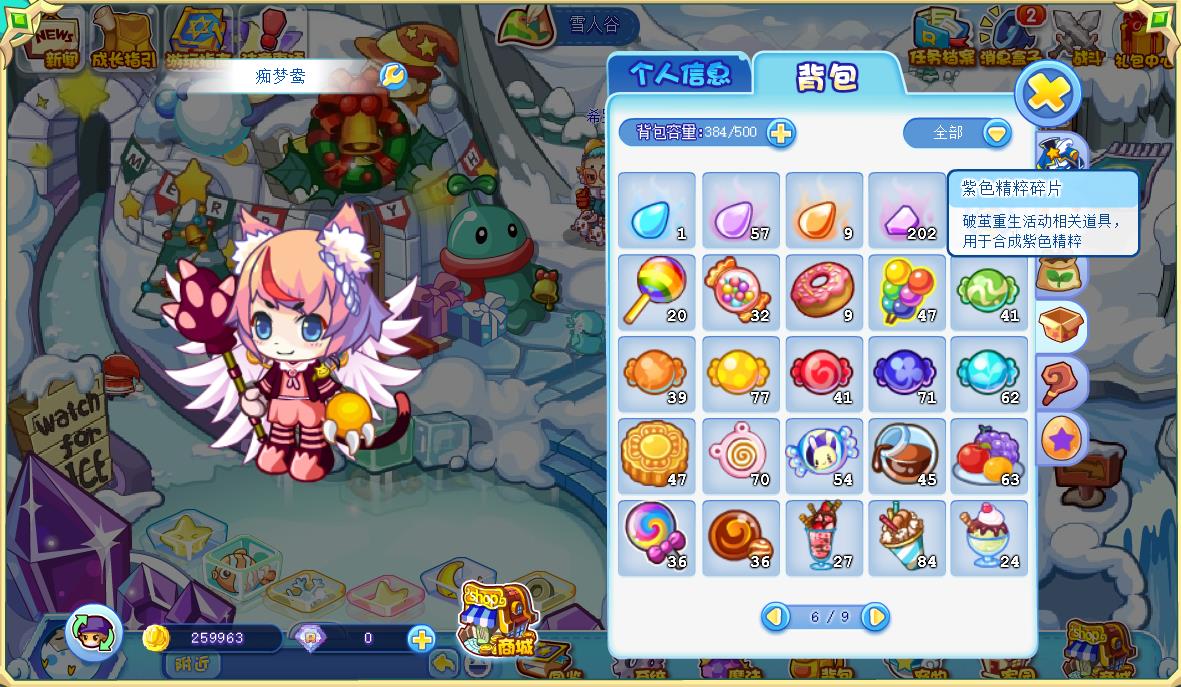Pick the blue water droplet item
1181x687 pixels.
click(x=656, y=209)
